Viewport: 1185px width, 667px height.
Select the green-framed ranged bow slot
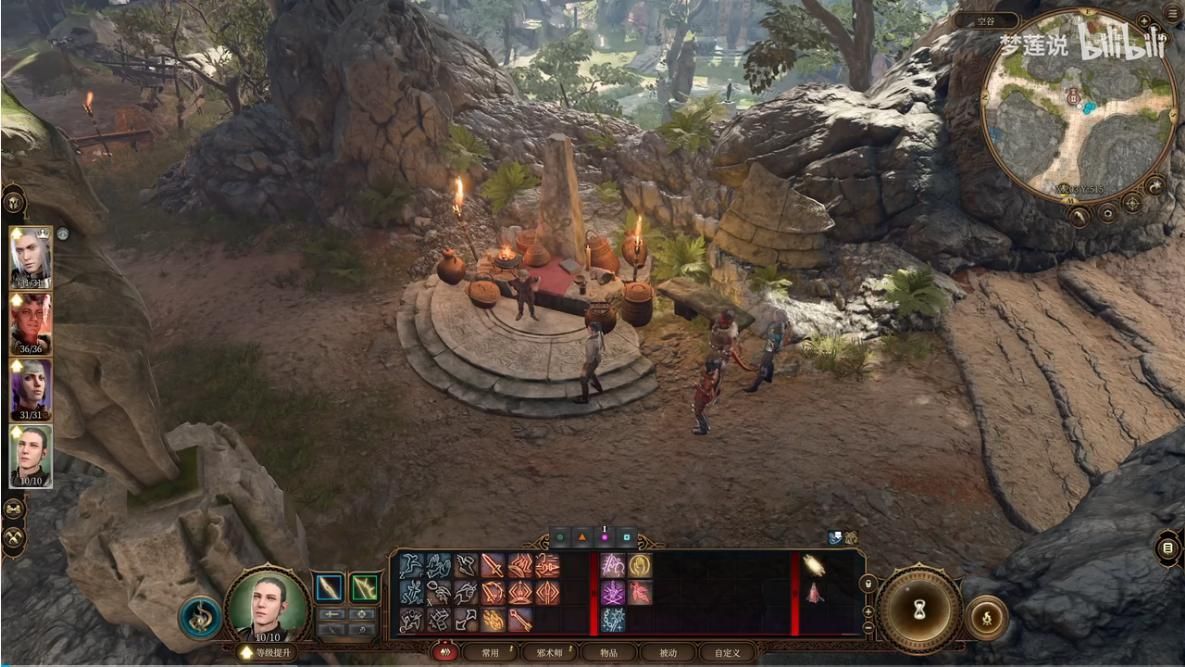pyautogui.click(x=365, y=587)
